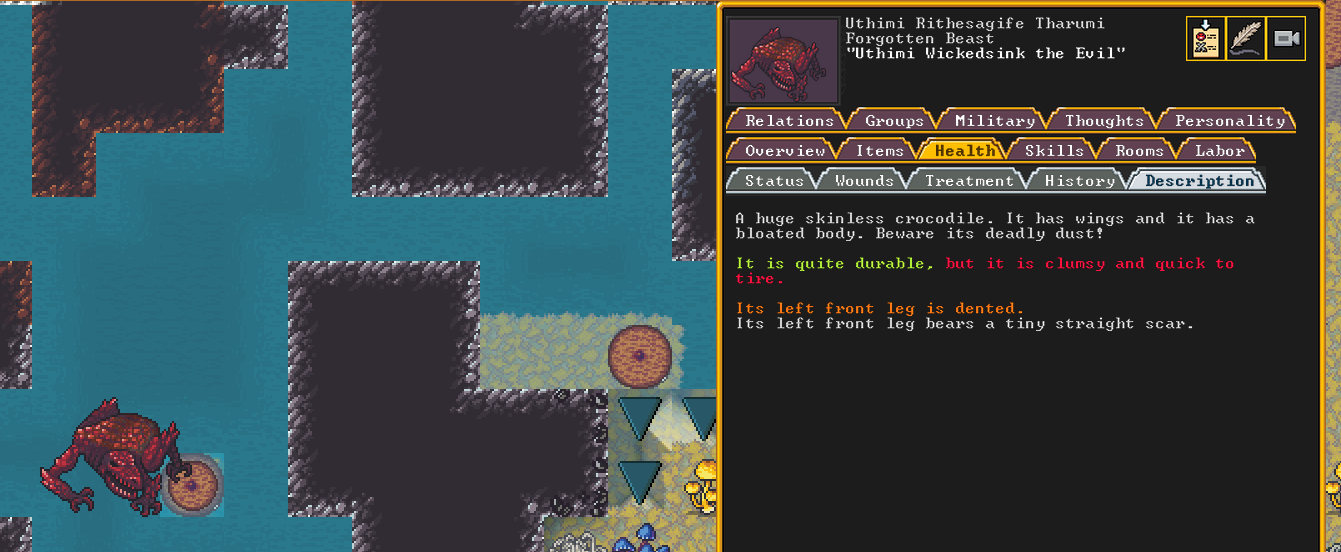Select the Items tab
1341x552 pixels.
tap(879, 151)
